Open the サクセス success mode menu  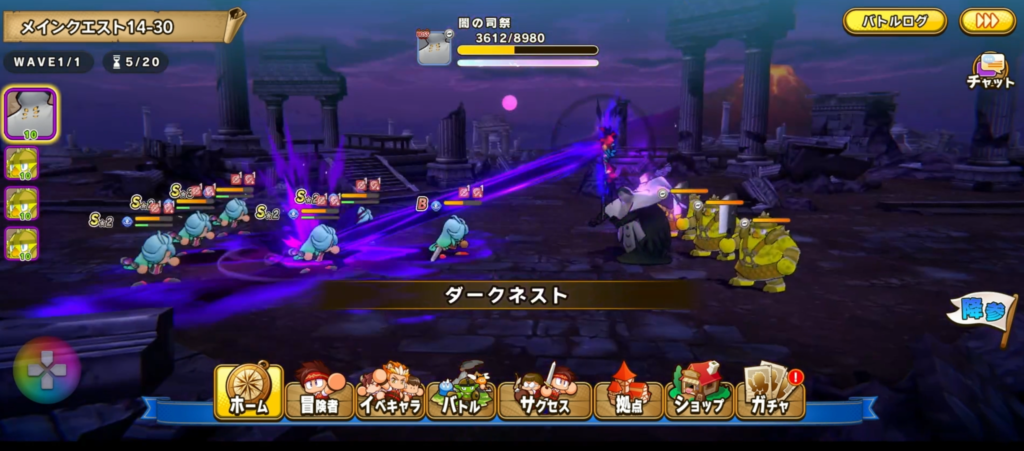coord(545,391)
